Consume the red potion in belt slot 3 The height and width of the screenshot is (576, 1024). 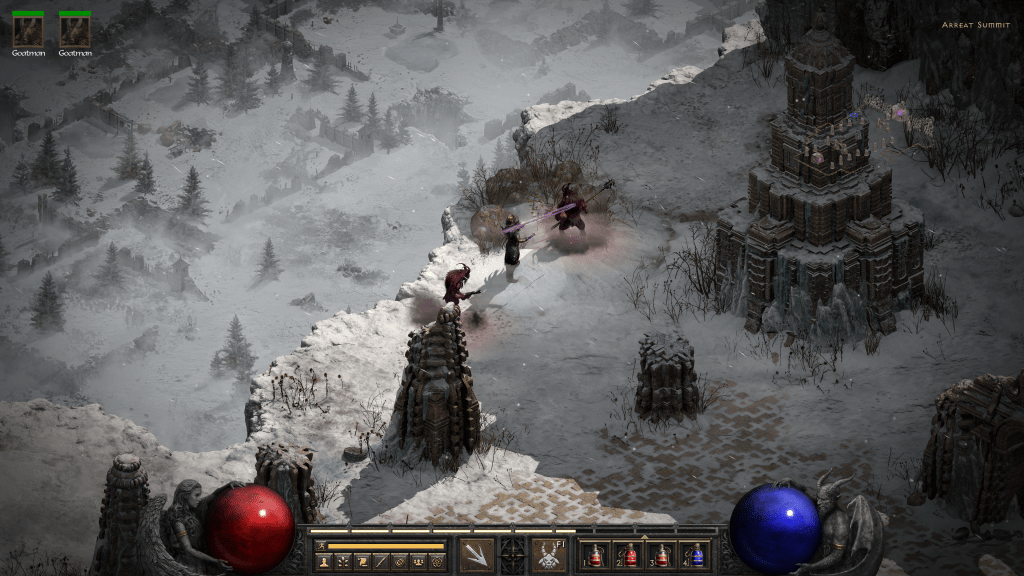[663, 555]
